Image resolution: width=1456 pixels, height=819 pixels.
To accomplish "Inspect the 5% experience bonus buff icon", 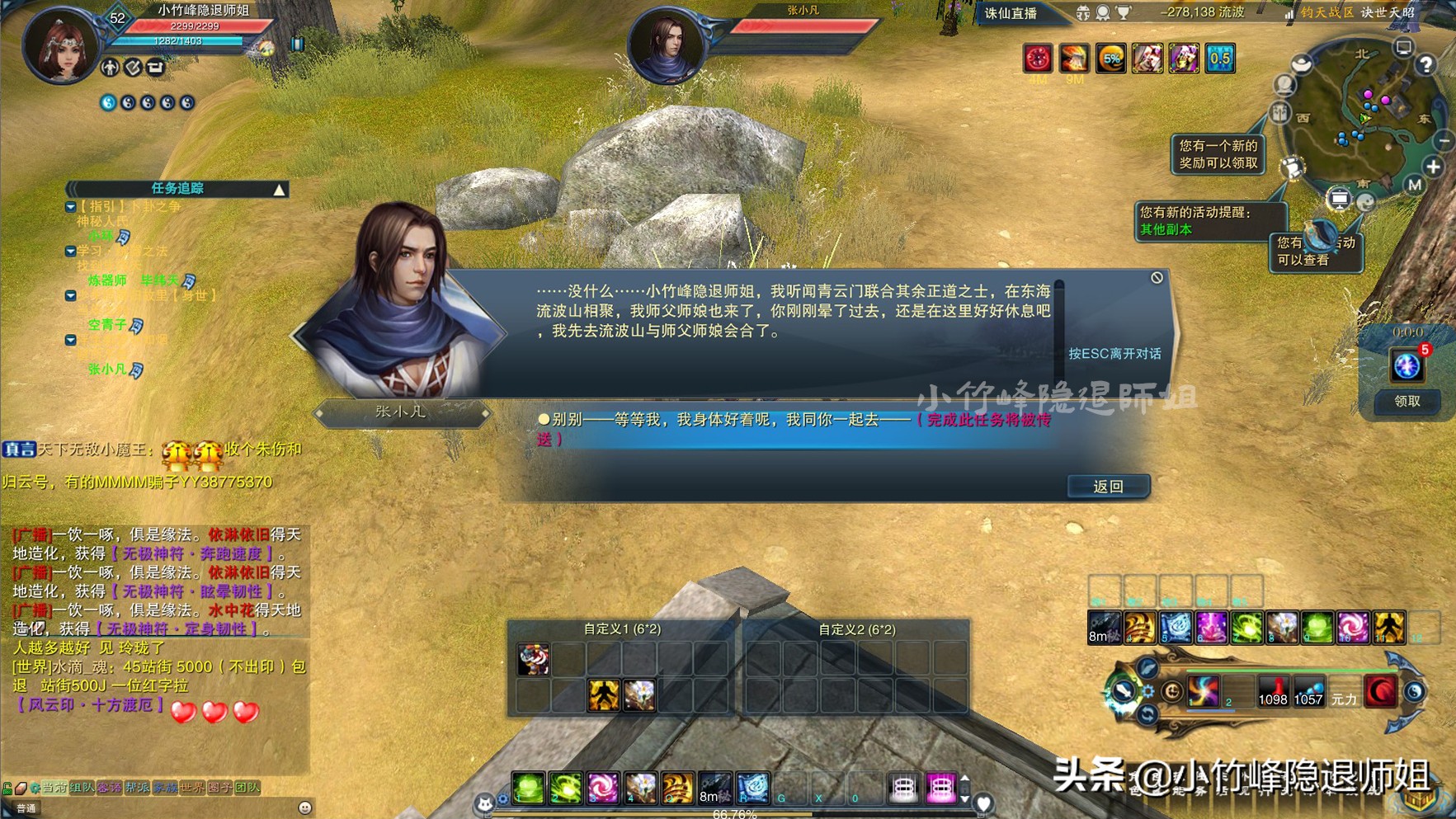I will (1112, 58).
